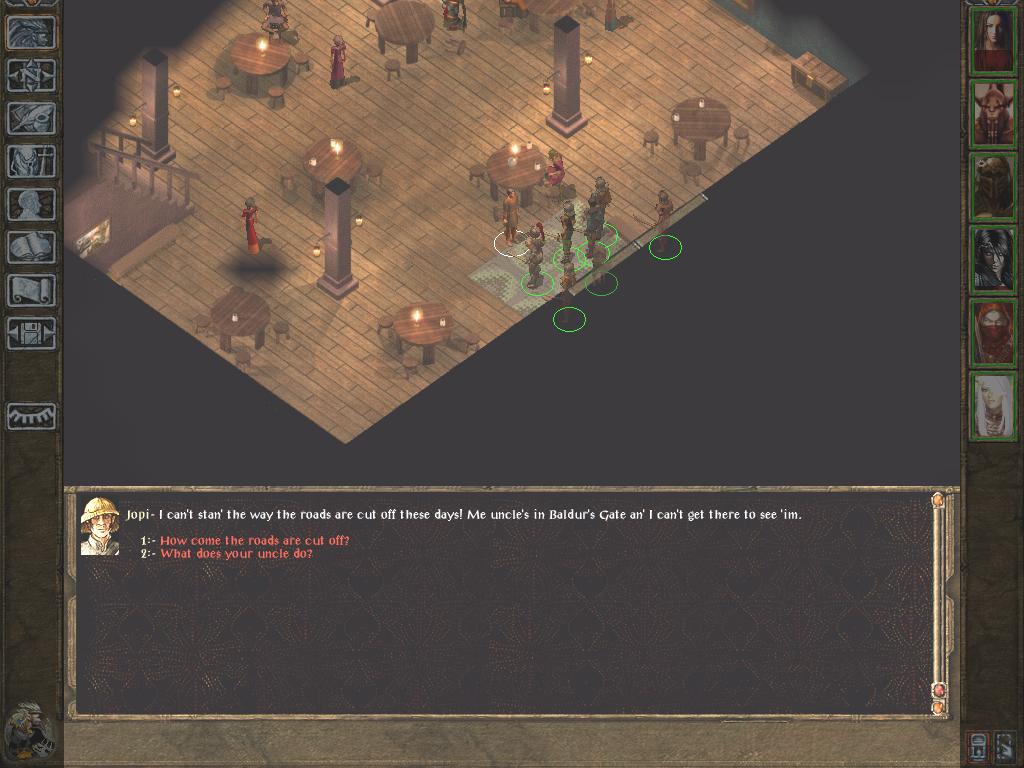
Task: Open the mage spellbook button
Action: point(31,247)
